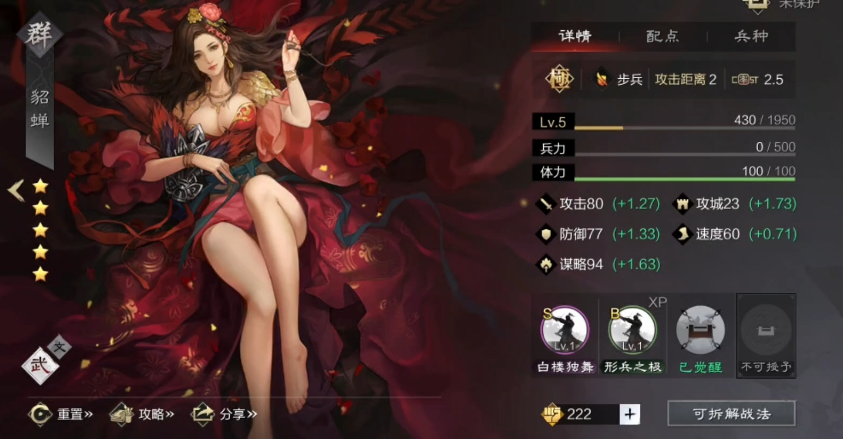The height and width of the screenshot is (439, 843).
Task: Open the 已觉醒 awakened skill slot
Action: coord(698,329)
